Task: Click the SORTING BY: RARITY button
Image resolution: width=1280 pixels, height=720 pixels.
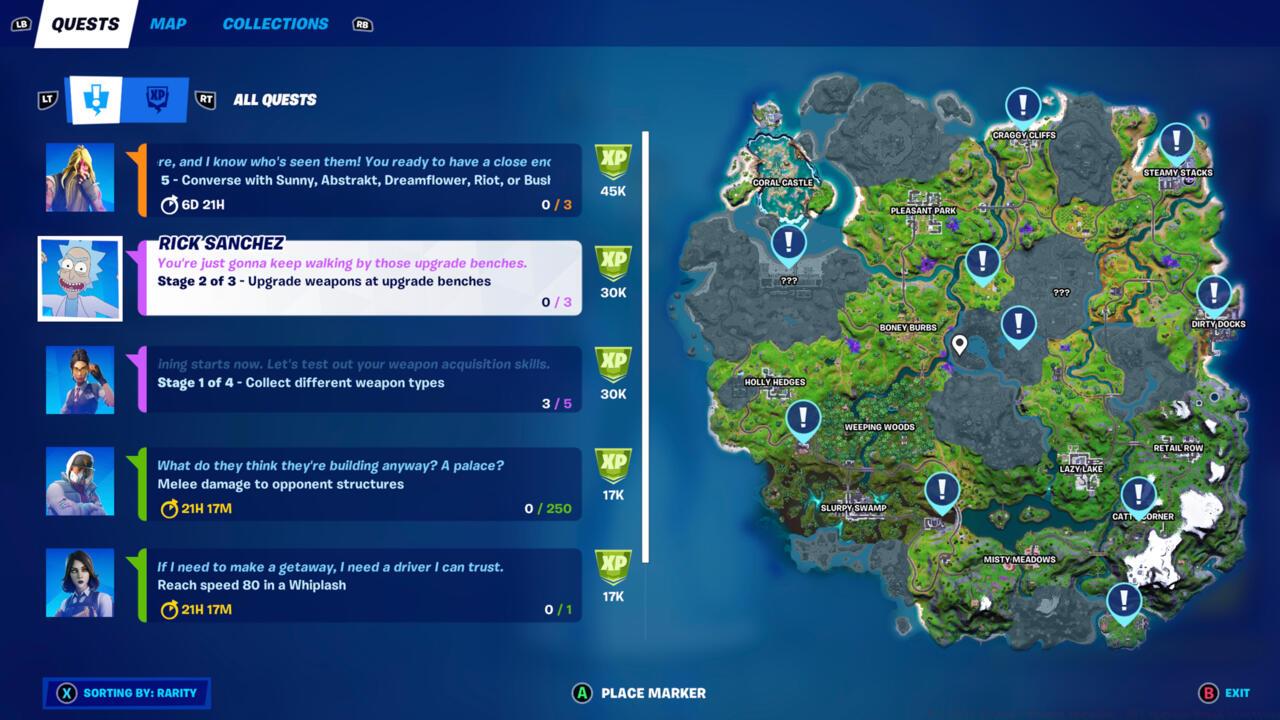Action: coord(127,692)
